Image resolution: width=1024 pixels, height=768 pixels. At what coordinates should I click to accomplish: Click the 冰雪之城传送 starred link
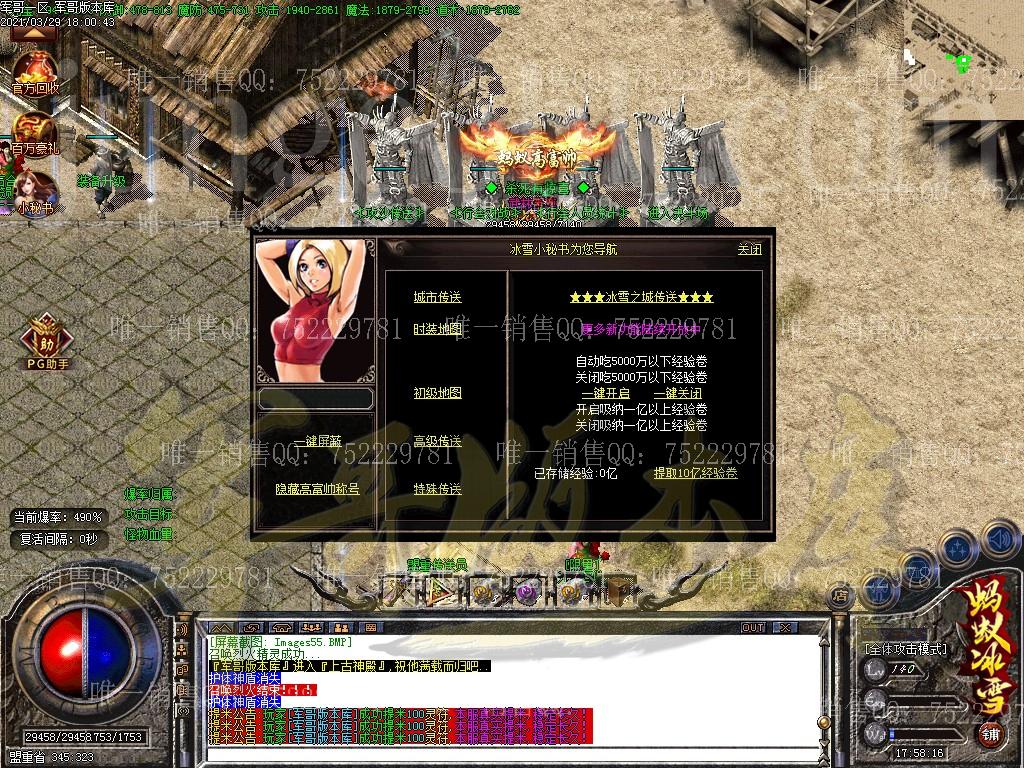point(641,297)
